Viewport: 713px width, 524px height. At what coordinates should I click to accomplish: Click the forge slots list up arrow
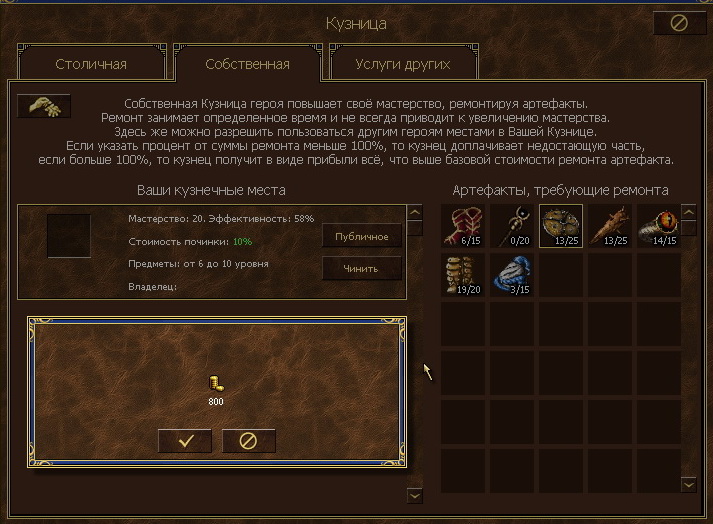click(414, 212)
